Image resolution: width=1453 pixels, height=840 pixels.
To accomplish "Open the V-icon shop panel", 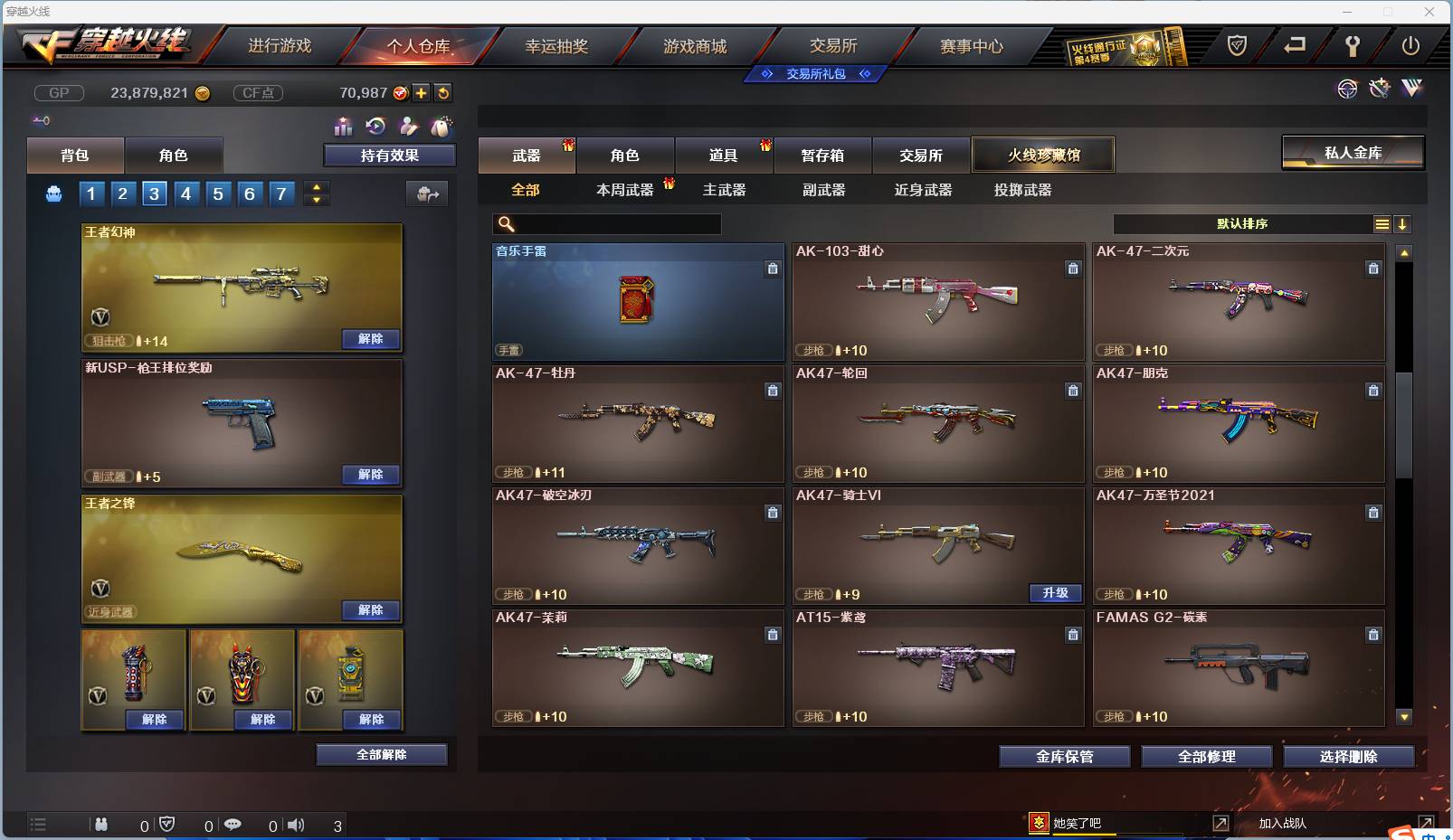I will [x=1411, y=89].
